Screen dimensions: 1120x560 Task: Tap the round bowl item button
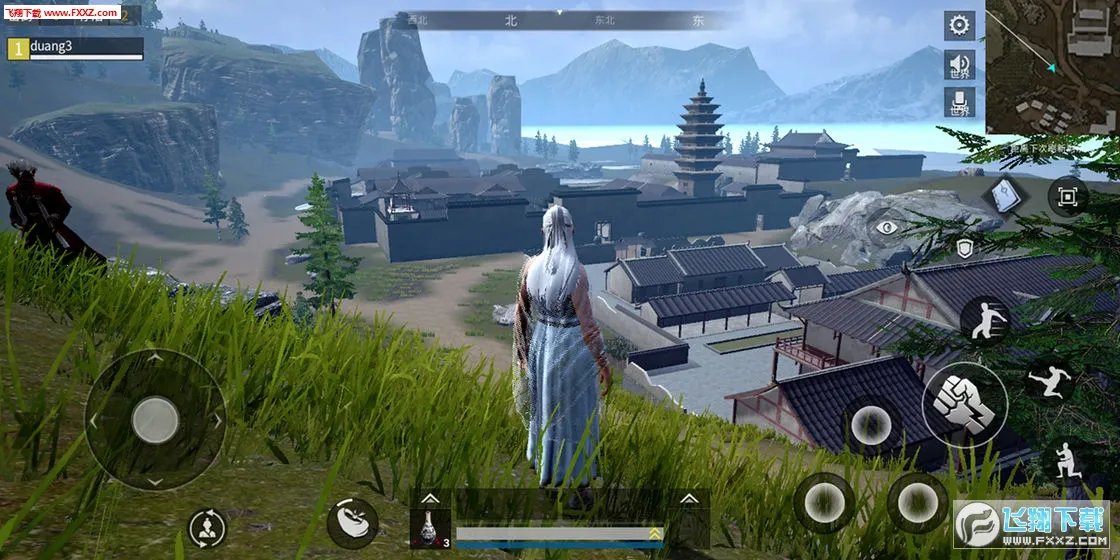[x=352, y=522]
